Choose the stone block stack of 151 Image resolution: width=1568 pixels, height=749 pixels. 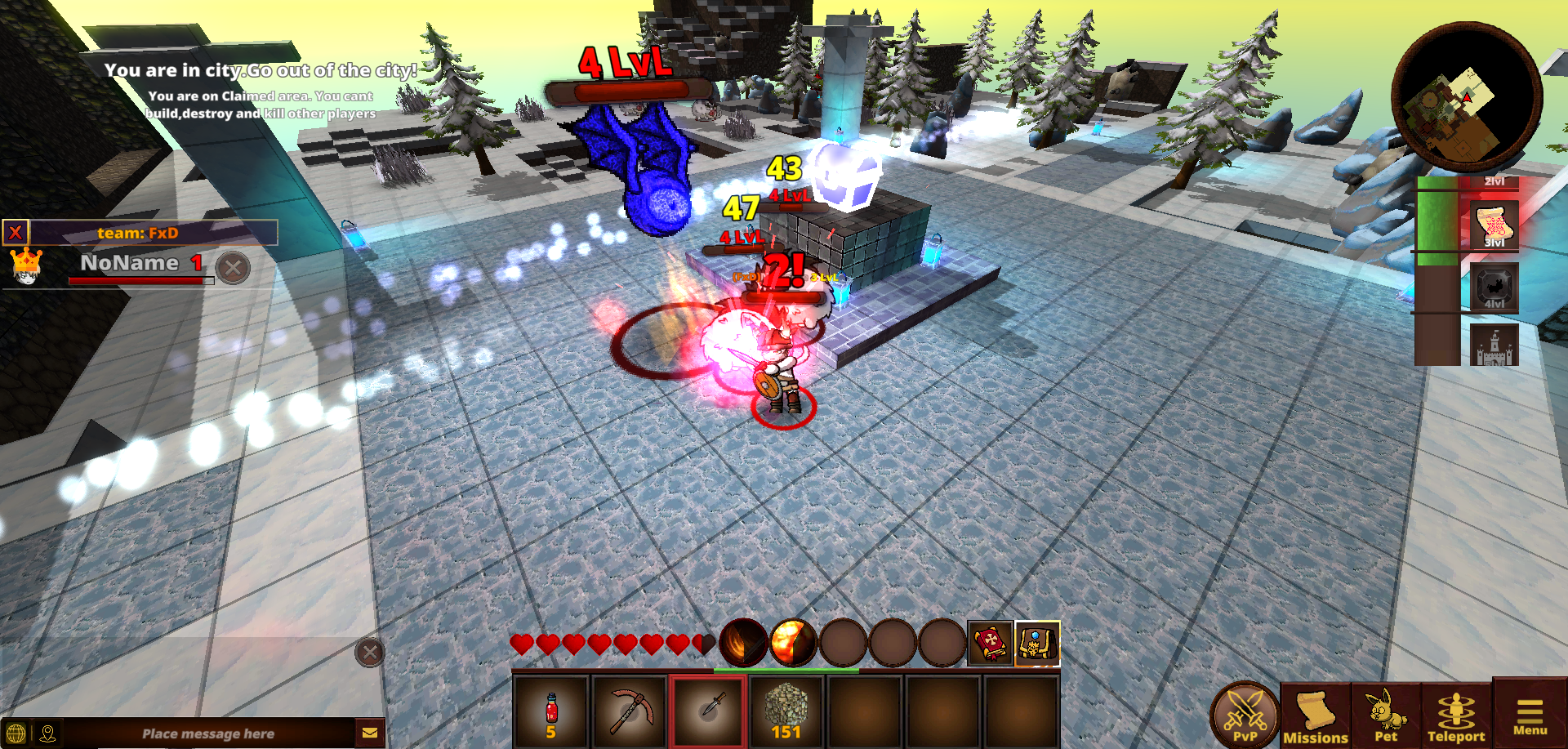point(786,711)
